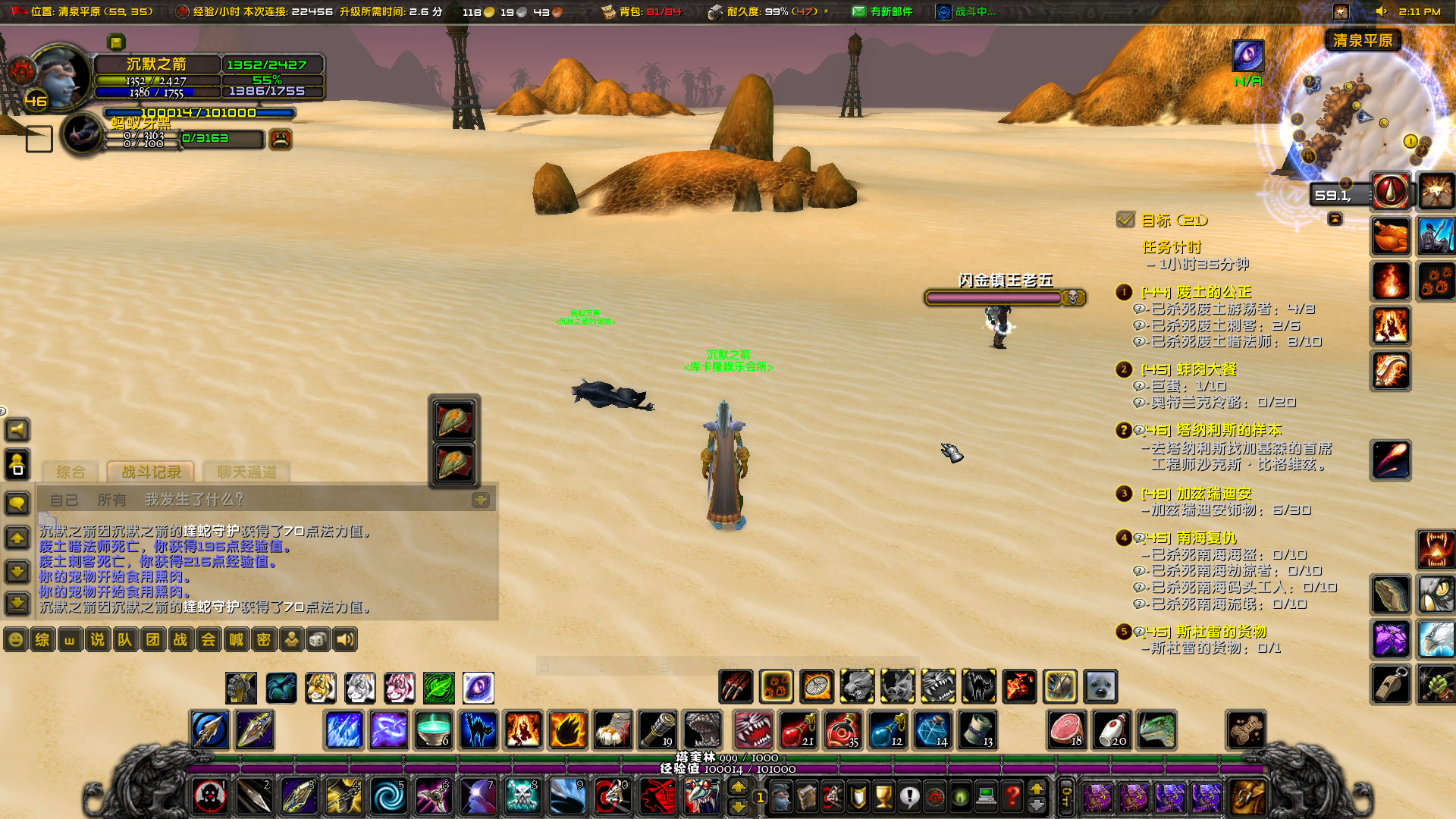This screenshot has width=1456, height=819.
Task: Click the 自己 filter in the combat log
Action: 64,500
